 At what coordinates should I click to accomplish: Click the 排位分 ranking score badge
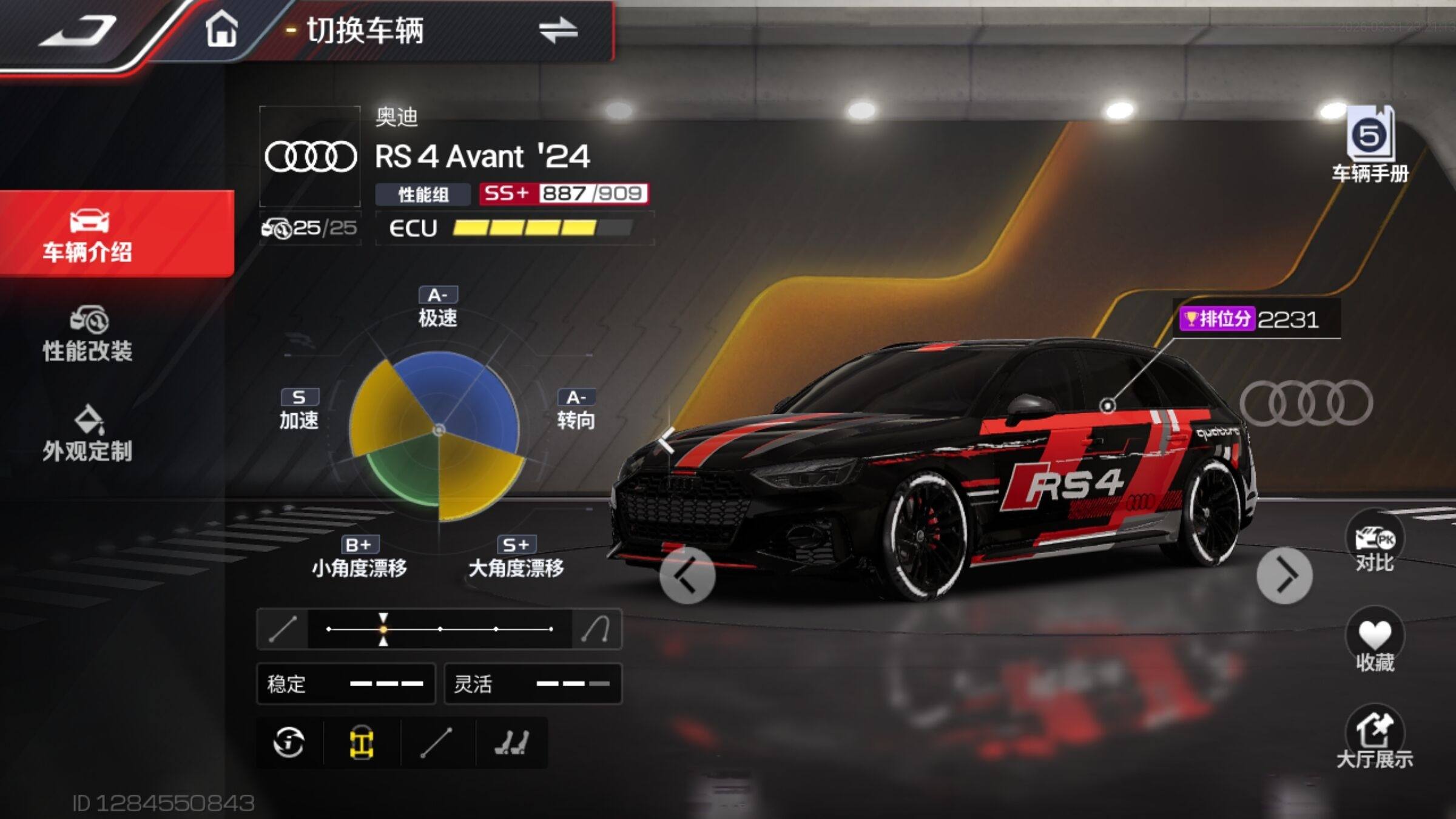(x=1250, y=319)
